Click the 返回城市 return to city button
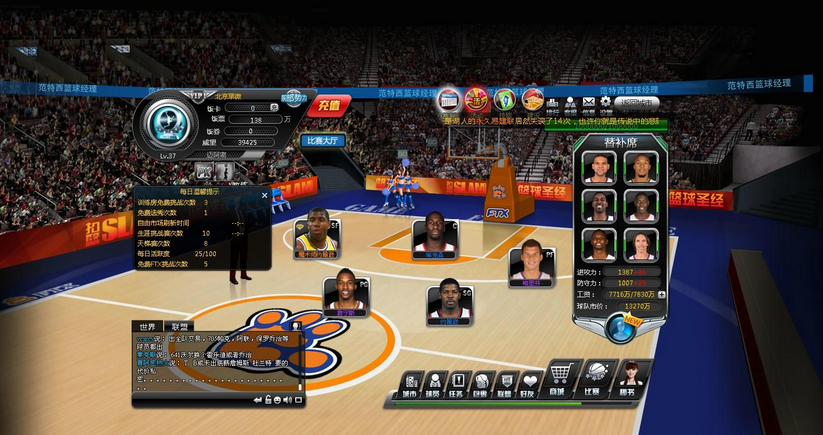This screenshot has height=435, width=823. click(x=637, y=102)
